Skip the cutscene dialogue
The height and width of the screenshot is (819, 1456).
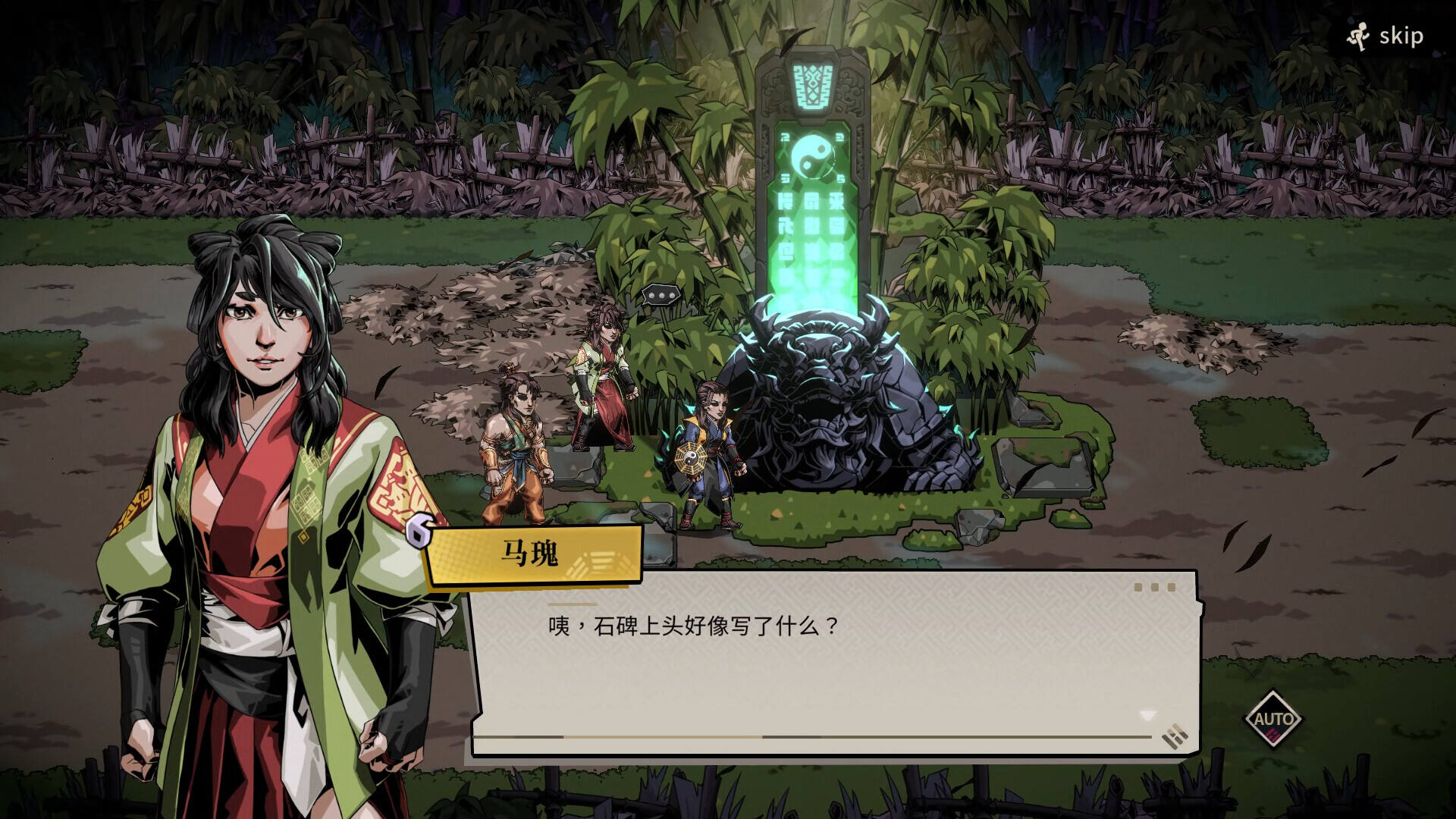[1385, 36]
